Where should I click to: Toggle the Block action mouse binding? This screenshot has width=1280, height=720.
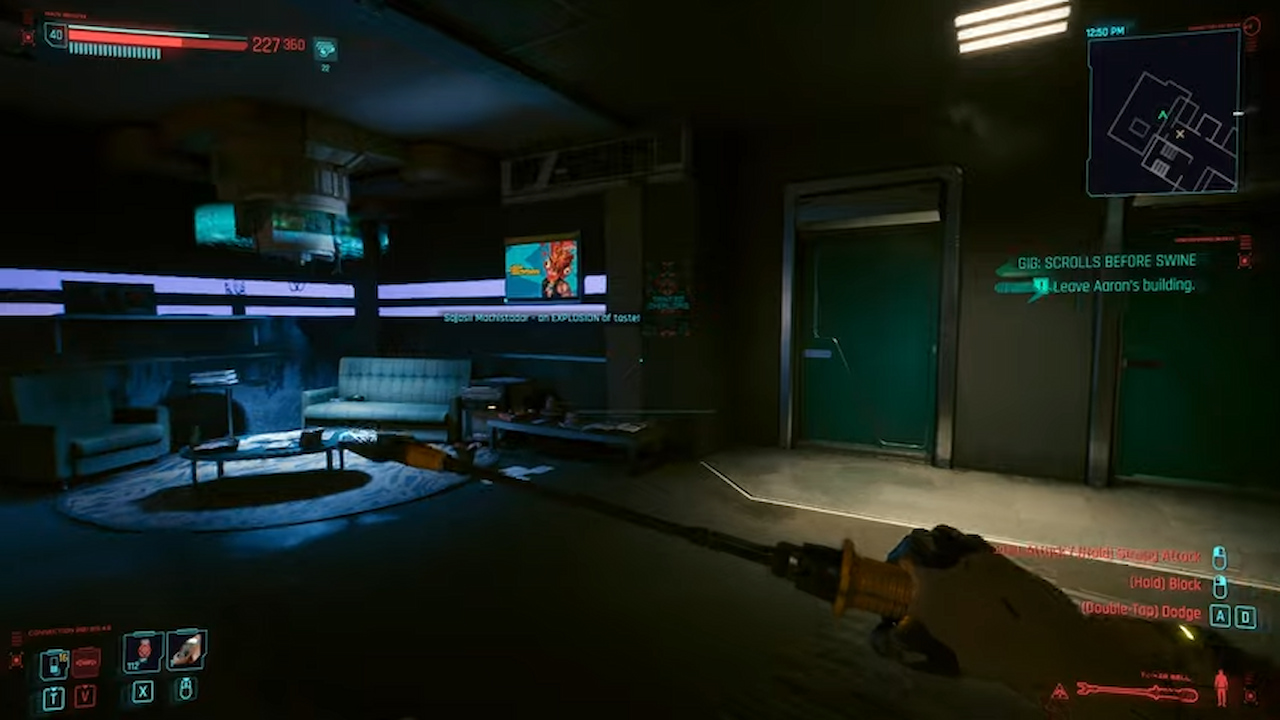coord(1220,585)
